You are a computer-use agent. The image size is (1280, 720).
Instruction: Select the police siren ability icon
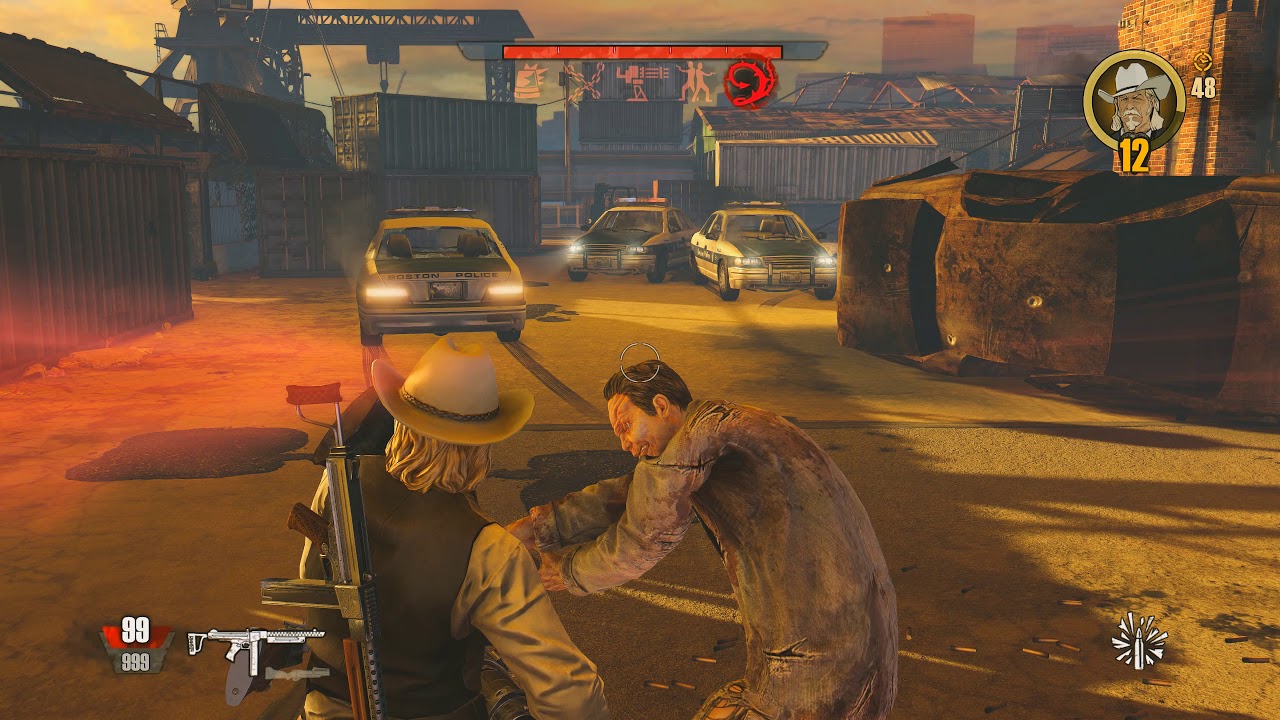[529, 82]
